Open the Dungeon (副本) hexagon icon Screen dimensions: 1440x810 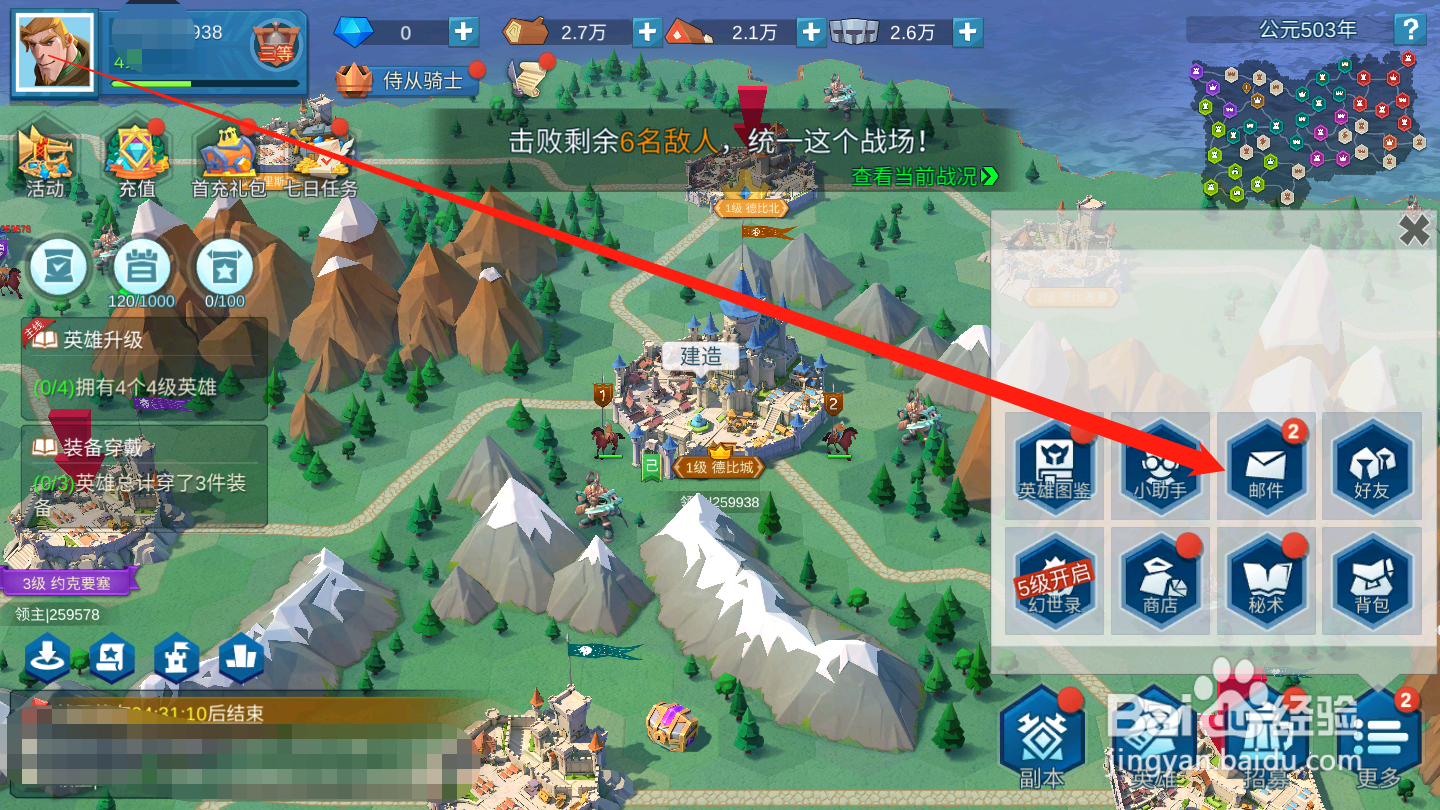click(1040, 735)
